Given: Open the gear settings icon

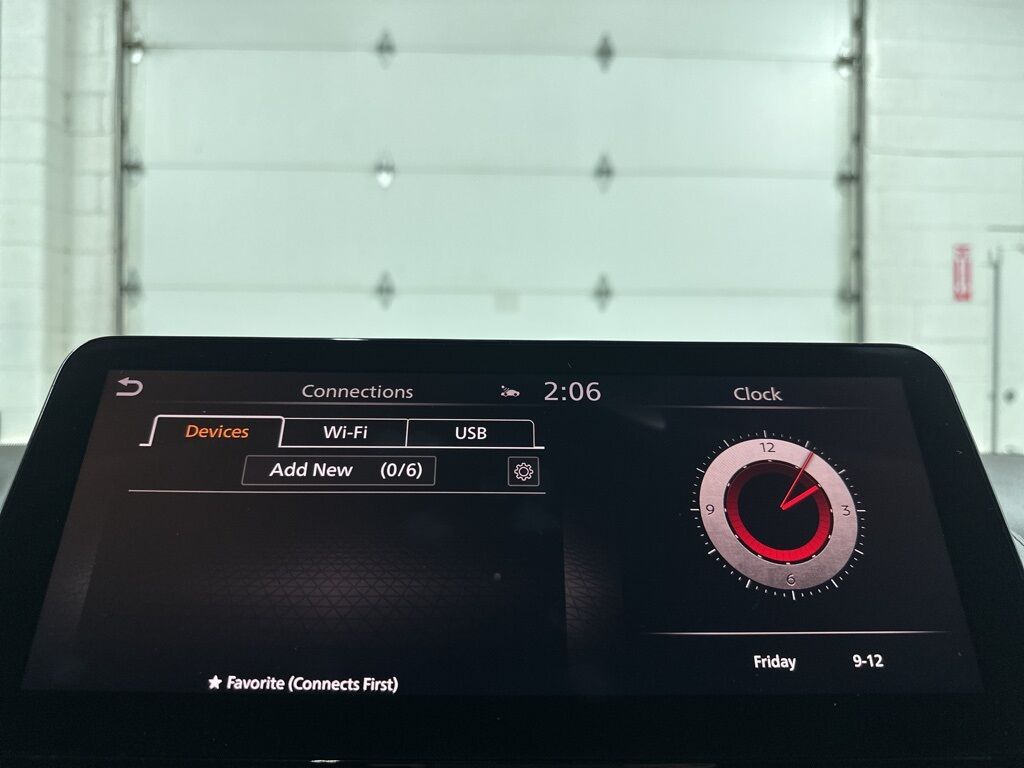Looking at the screenshot, I should pyautogui.click(x=523, y=472).
